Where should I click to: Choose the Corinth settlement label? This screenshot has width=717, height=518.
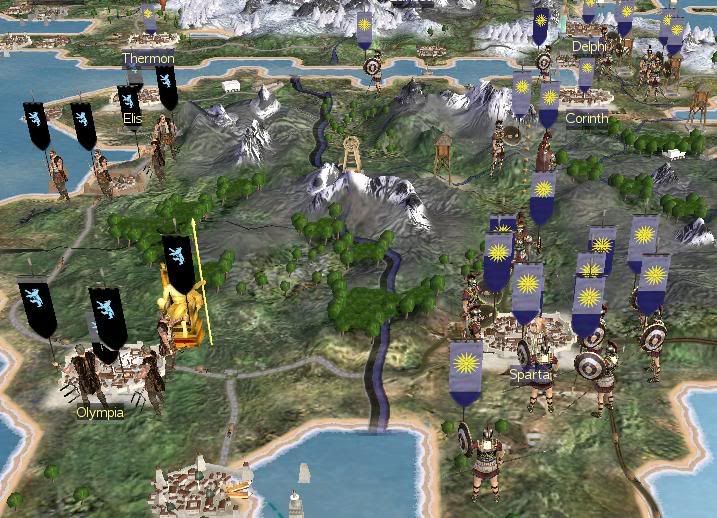(586, 118)
